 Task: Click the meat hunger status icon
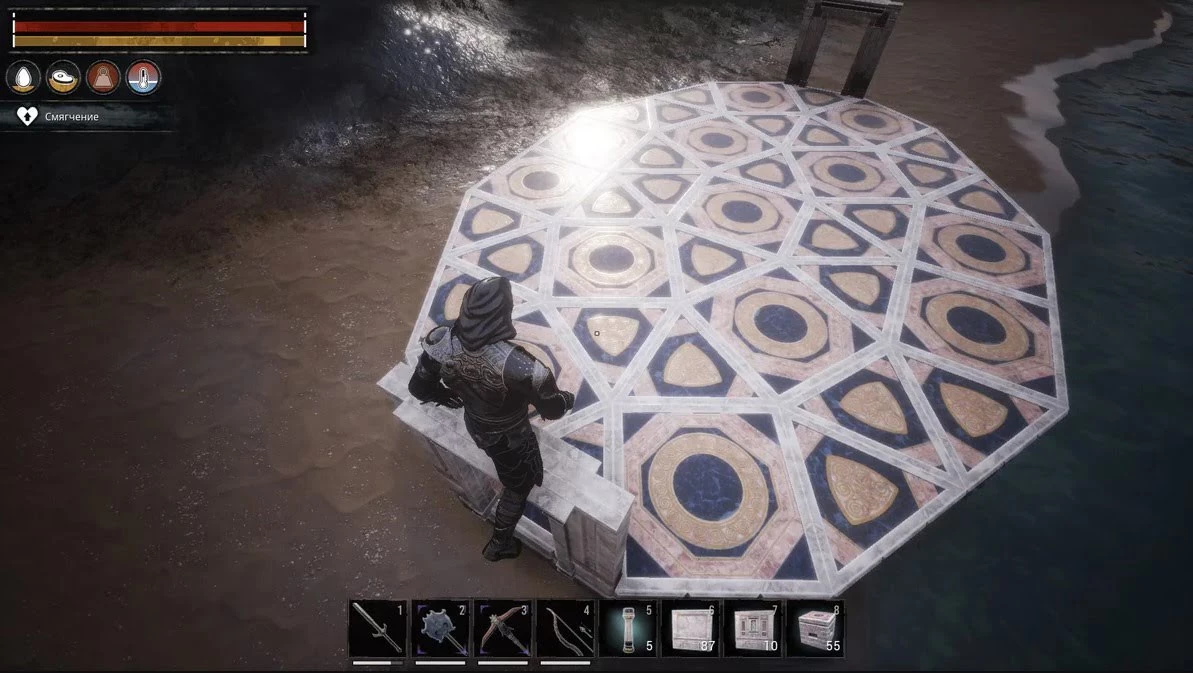(64, 77)
